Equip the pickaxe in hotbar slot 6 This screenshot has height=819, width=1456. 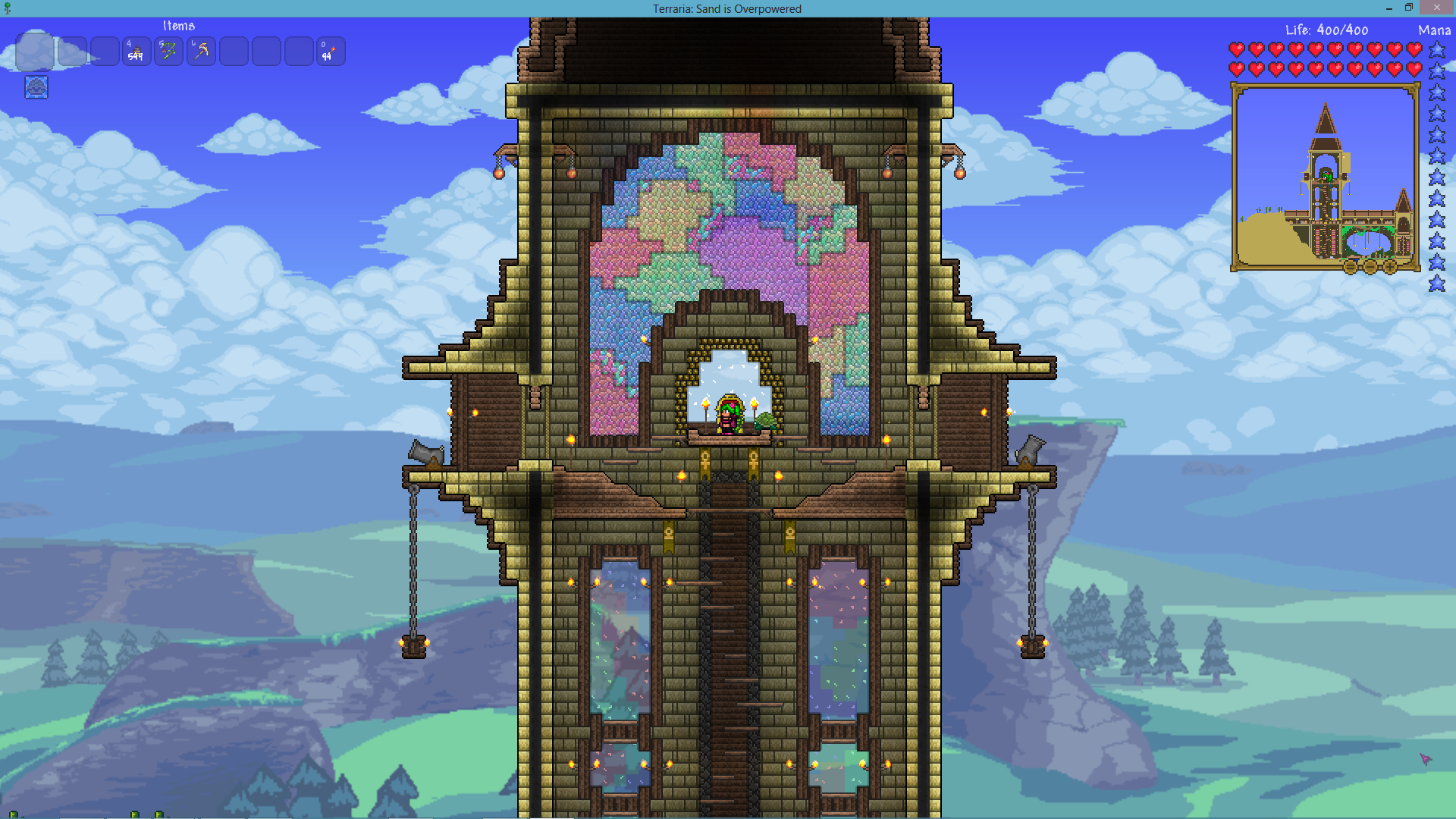tap(200, 51)
